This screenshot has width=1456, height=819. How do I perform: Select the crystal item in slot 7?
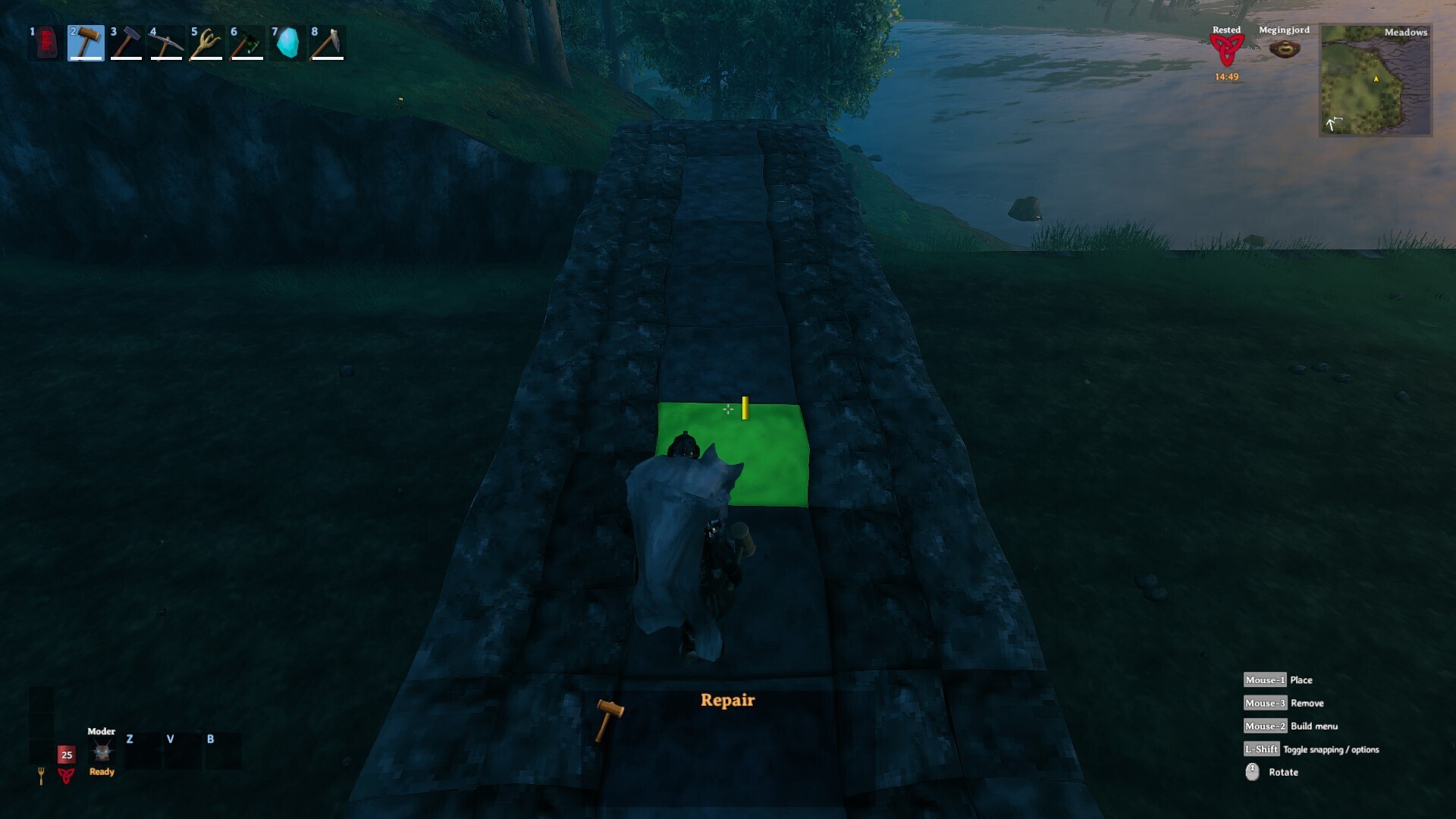click(x=286, y=43)
